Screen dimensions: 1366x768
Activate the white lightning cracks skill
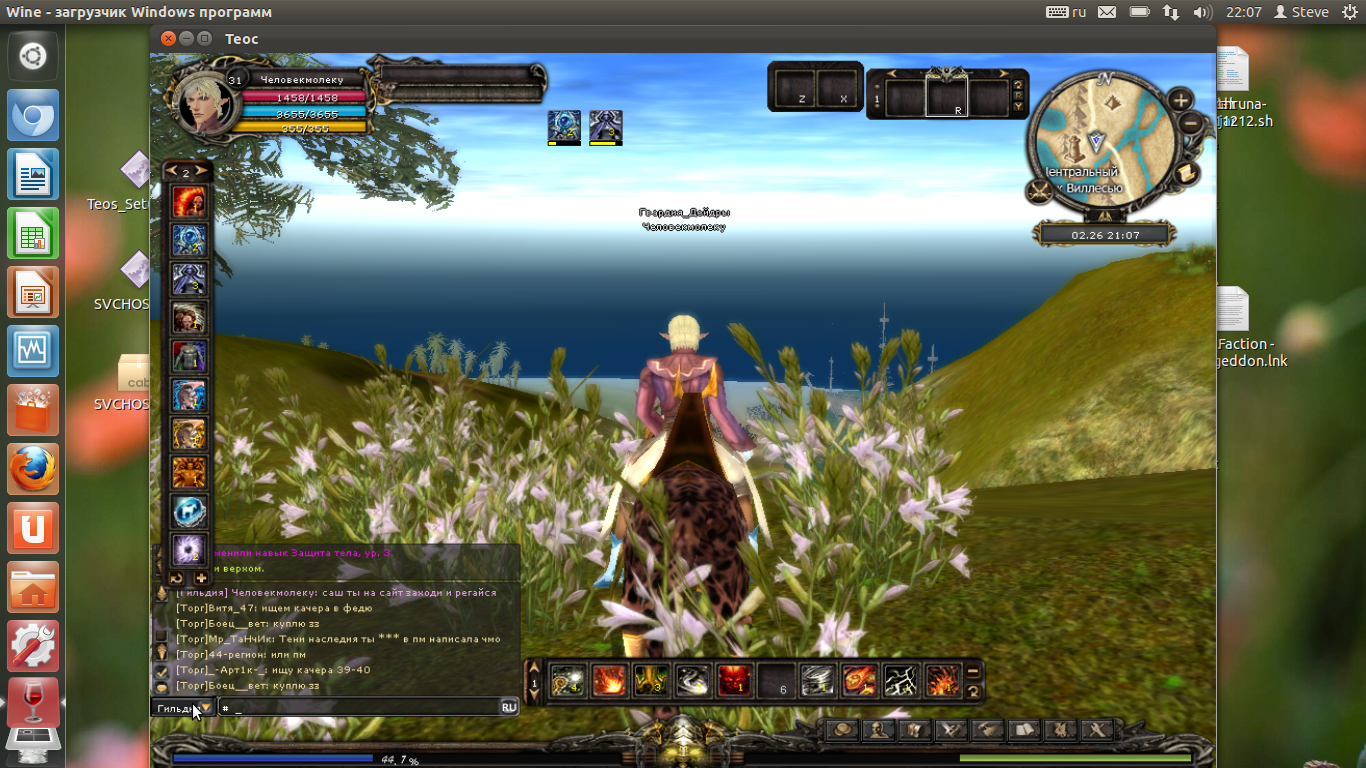click(900, 680)
